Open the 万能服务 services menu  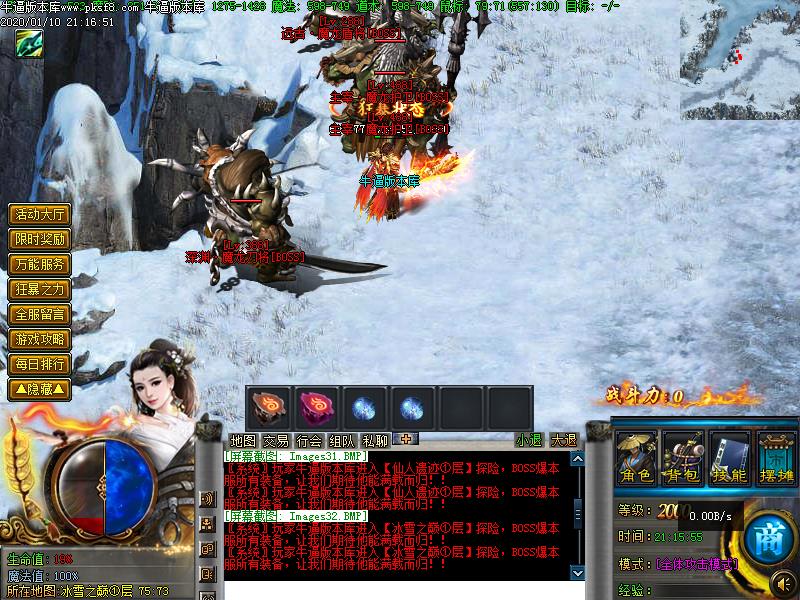click(x=40, y=264)
